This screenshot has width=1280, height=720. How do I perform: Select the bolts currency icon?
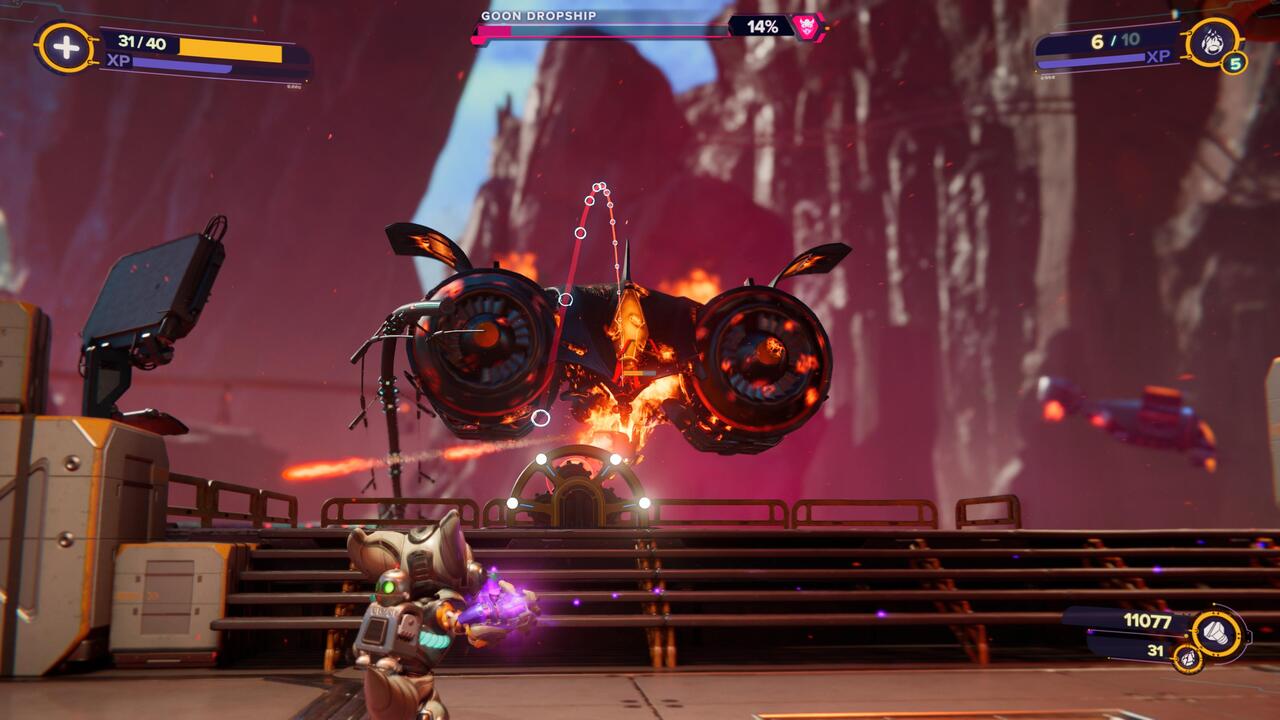point(1219,633)
